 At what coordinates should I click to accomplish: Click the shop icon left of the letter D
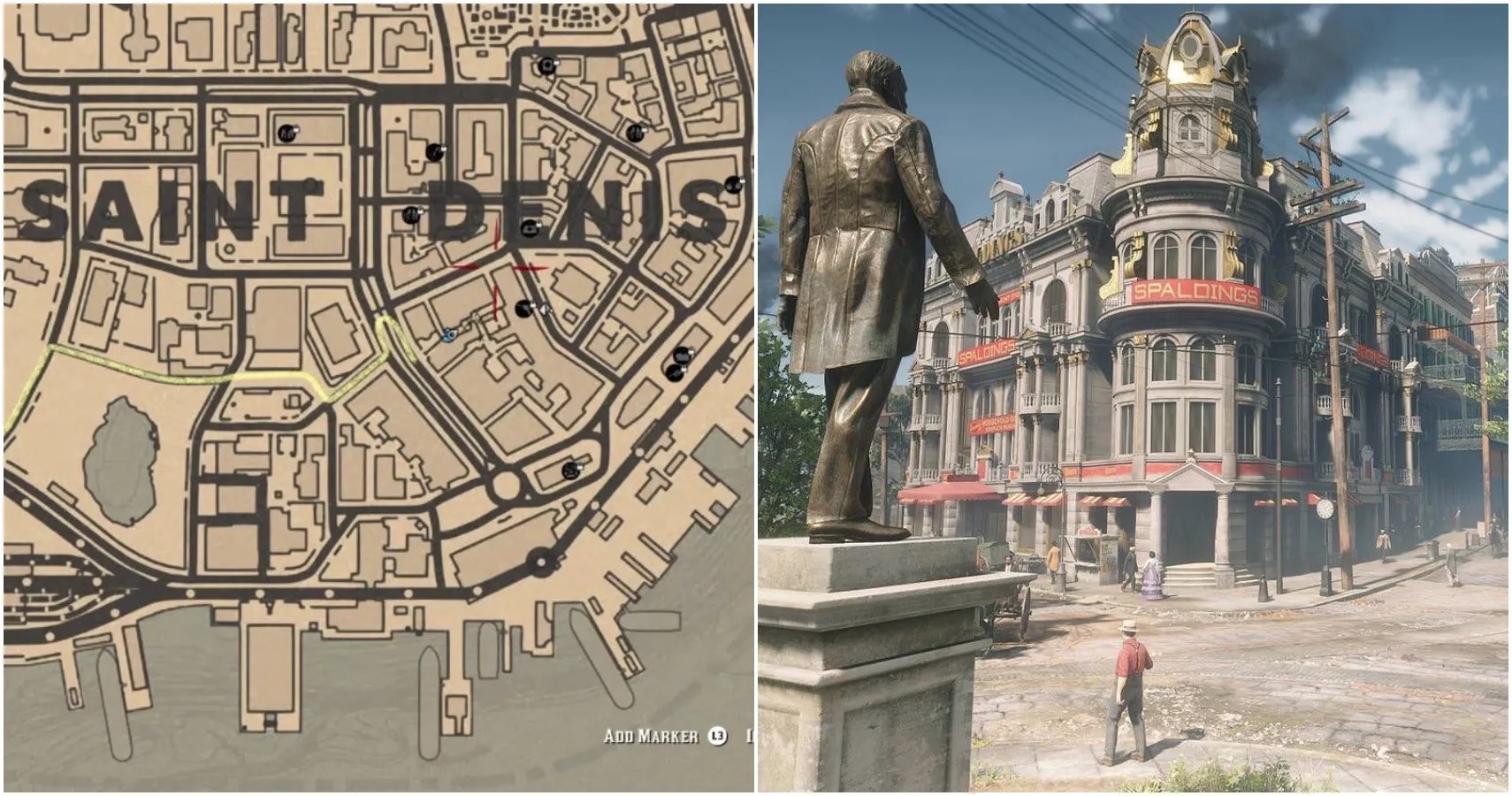click(x=409, y=213)
